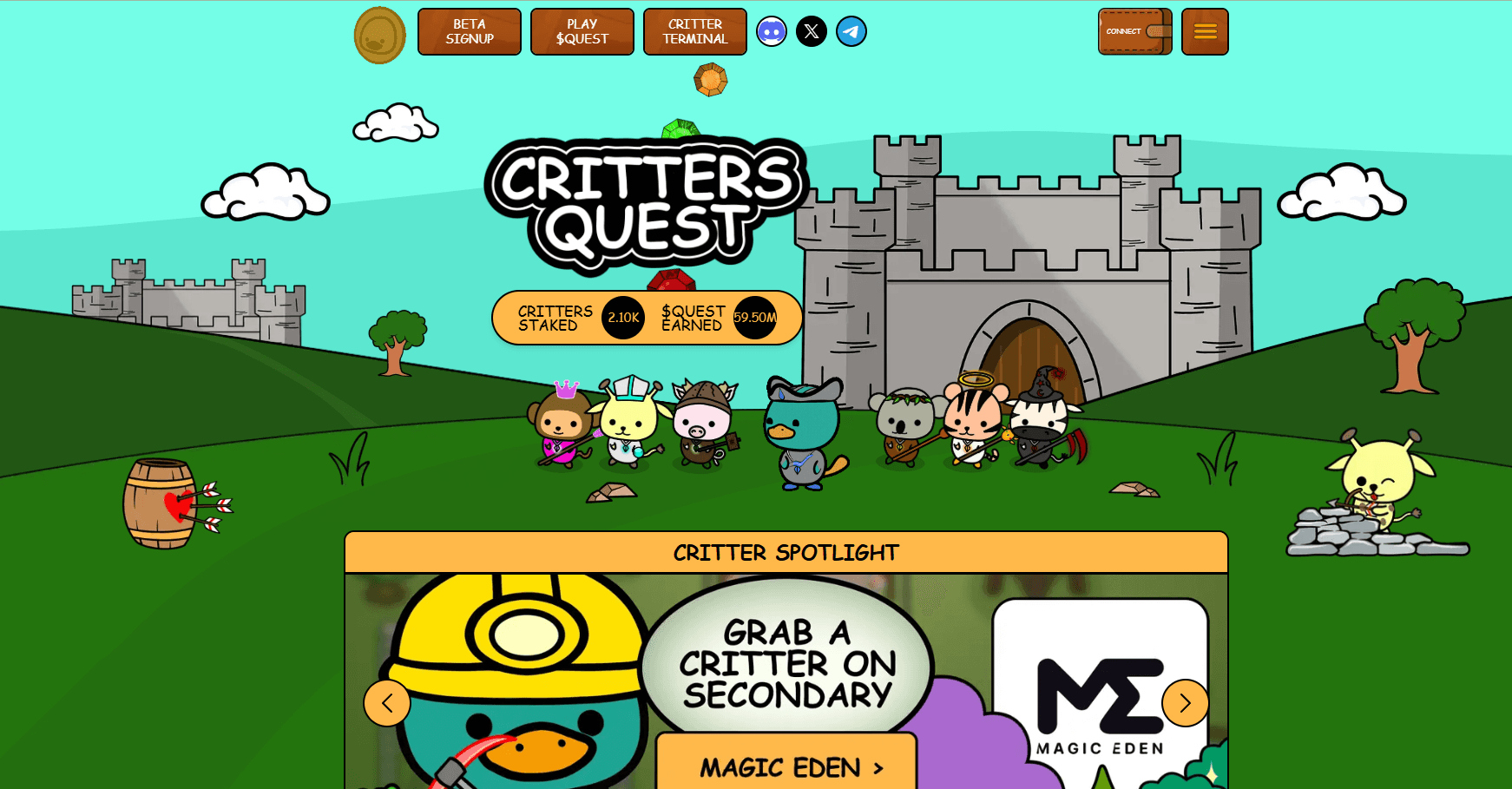The image size is (1512, 789).
Task: Click the MAGIC EDEN link button
Action: coord(786,767)
